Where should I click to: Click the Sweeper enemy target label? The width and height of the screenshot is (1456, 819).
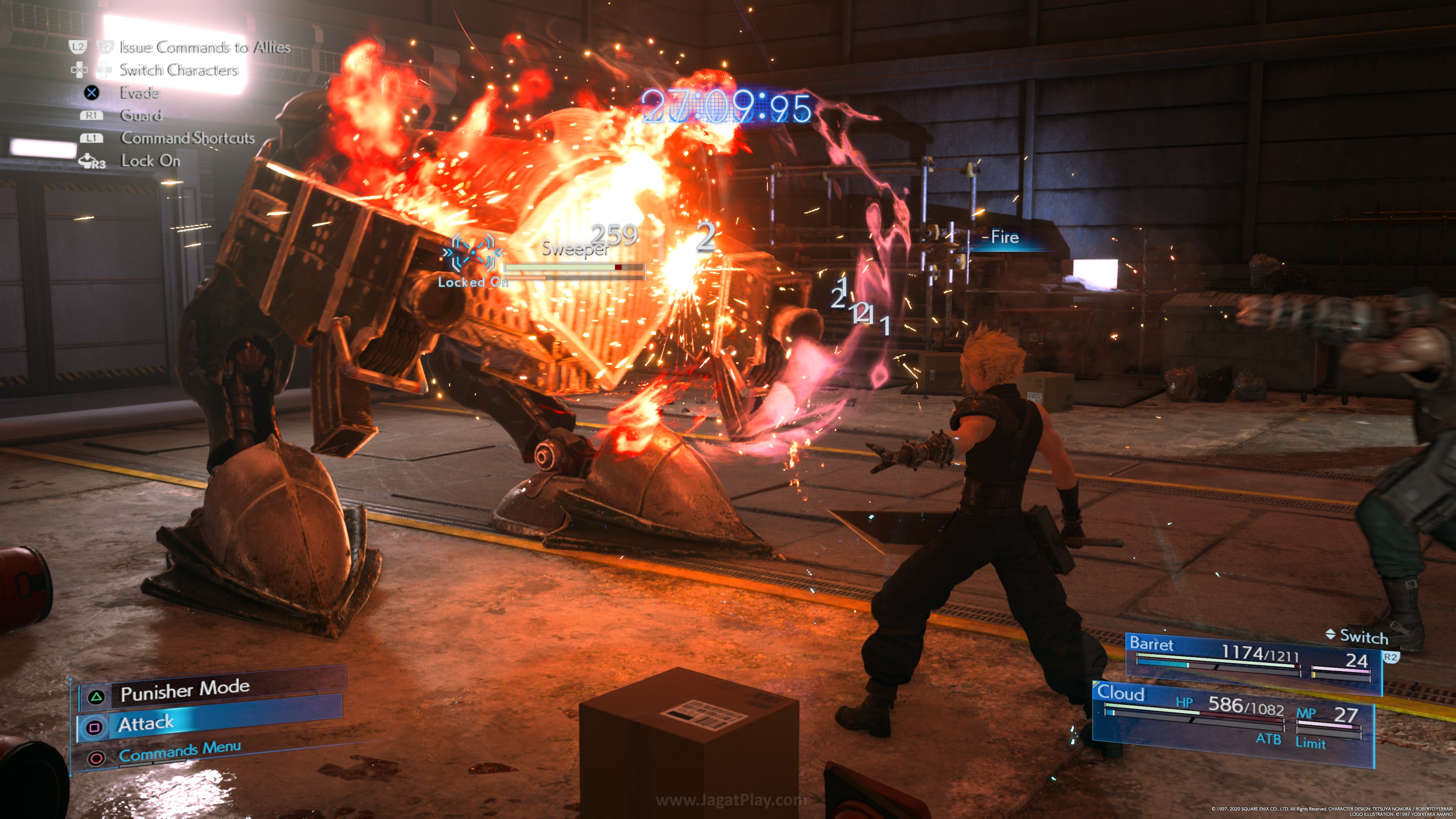[574, 248]
